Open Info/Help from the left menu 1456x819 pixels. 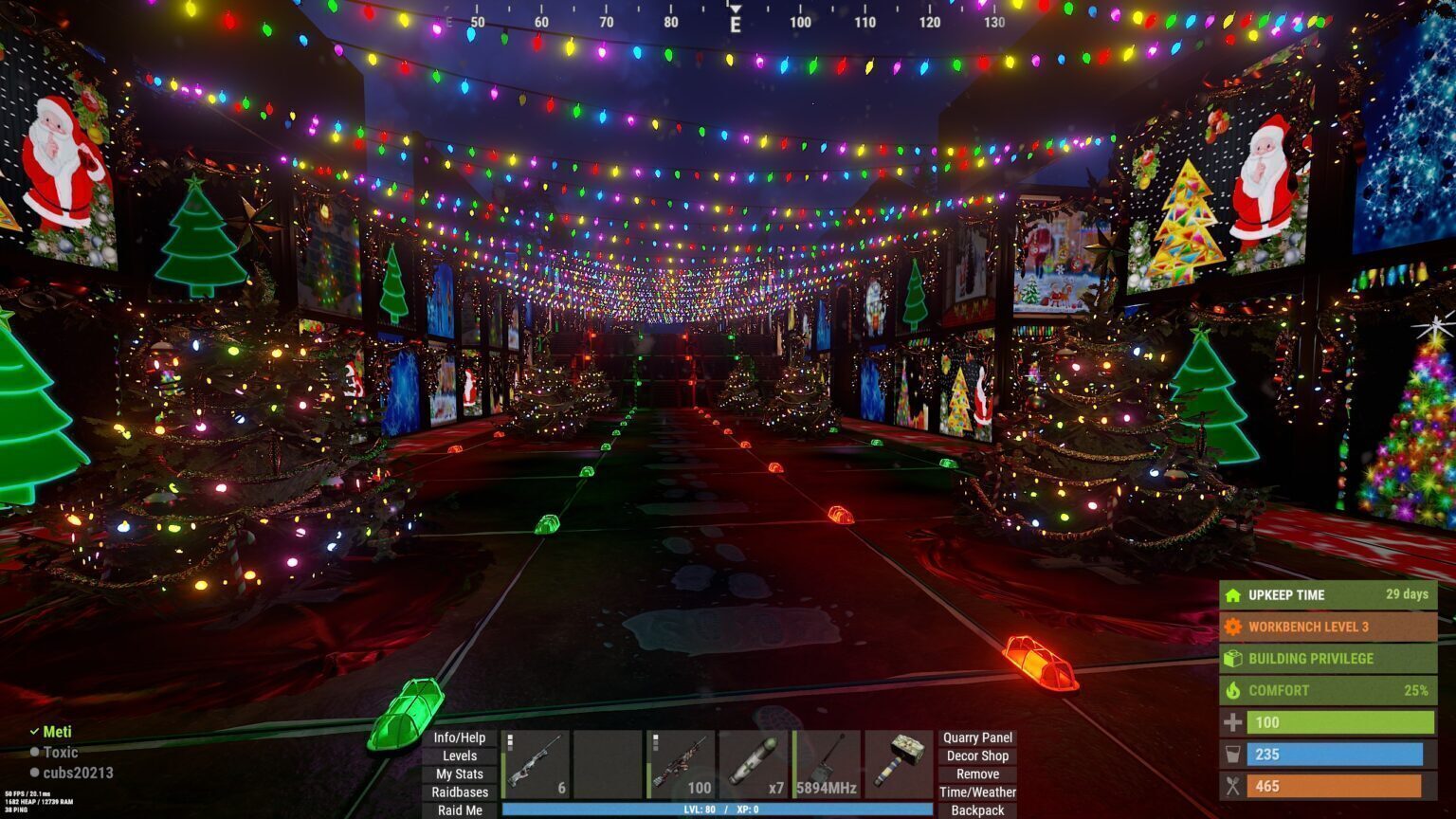click(x=459, y=737)
